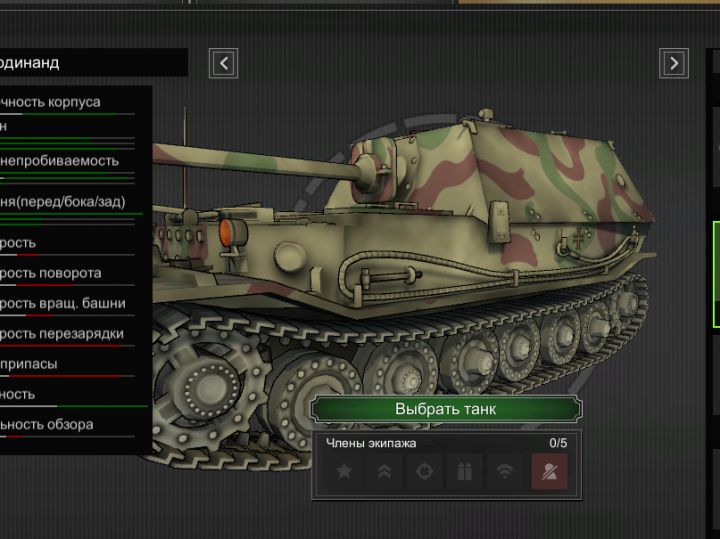Viewport: 720px width, 539px height.
Task: Select the radio signal crew slot
Action: point(505,472)
